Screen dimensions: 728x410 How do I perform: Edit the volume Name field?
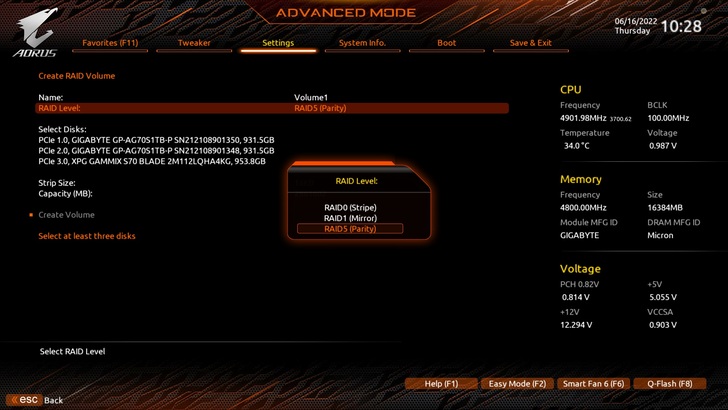pos(311,97)
